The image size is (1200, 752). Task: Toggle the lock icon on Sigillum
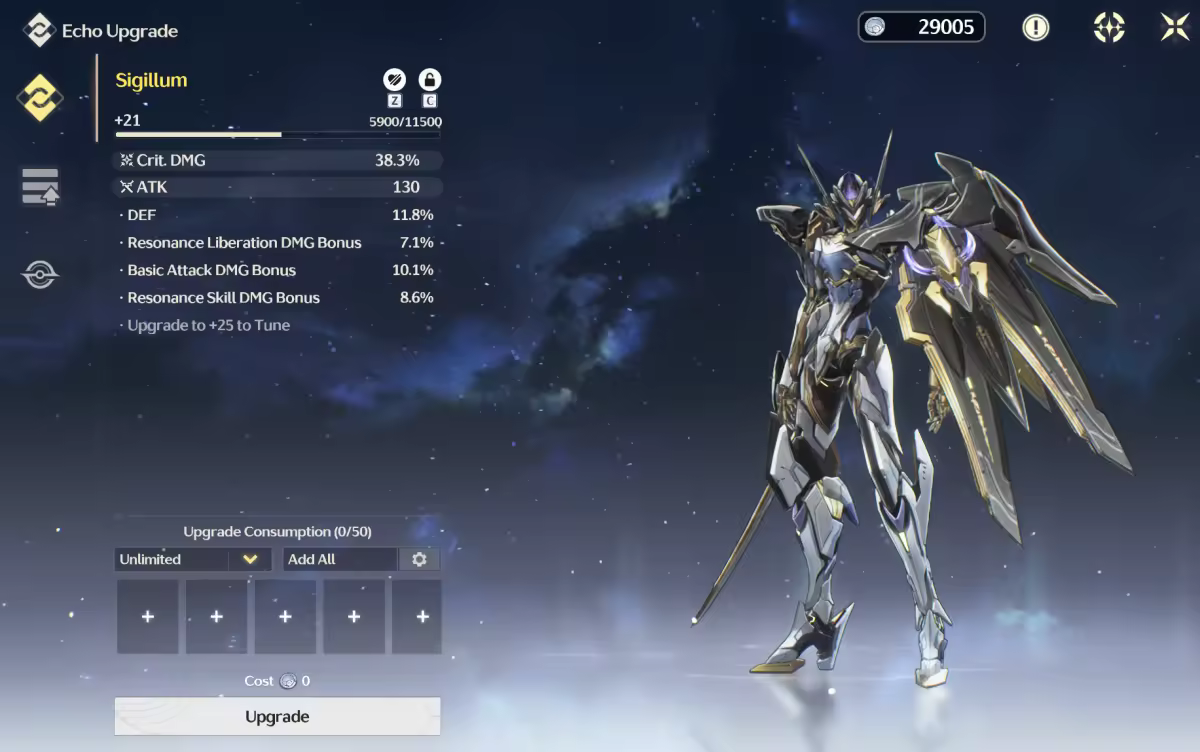[x=430, y=80]
